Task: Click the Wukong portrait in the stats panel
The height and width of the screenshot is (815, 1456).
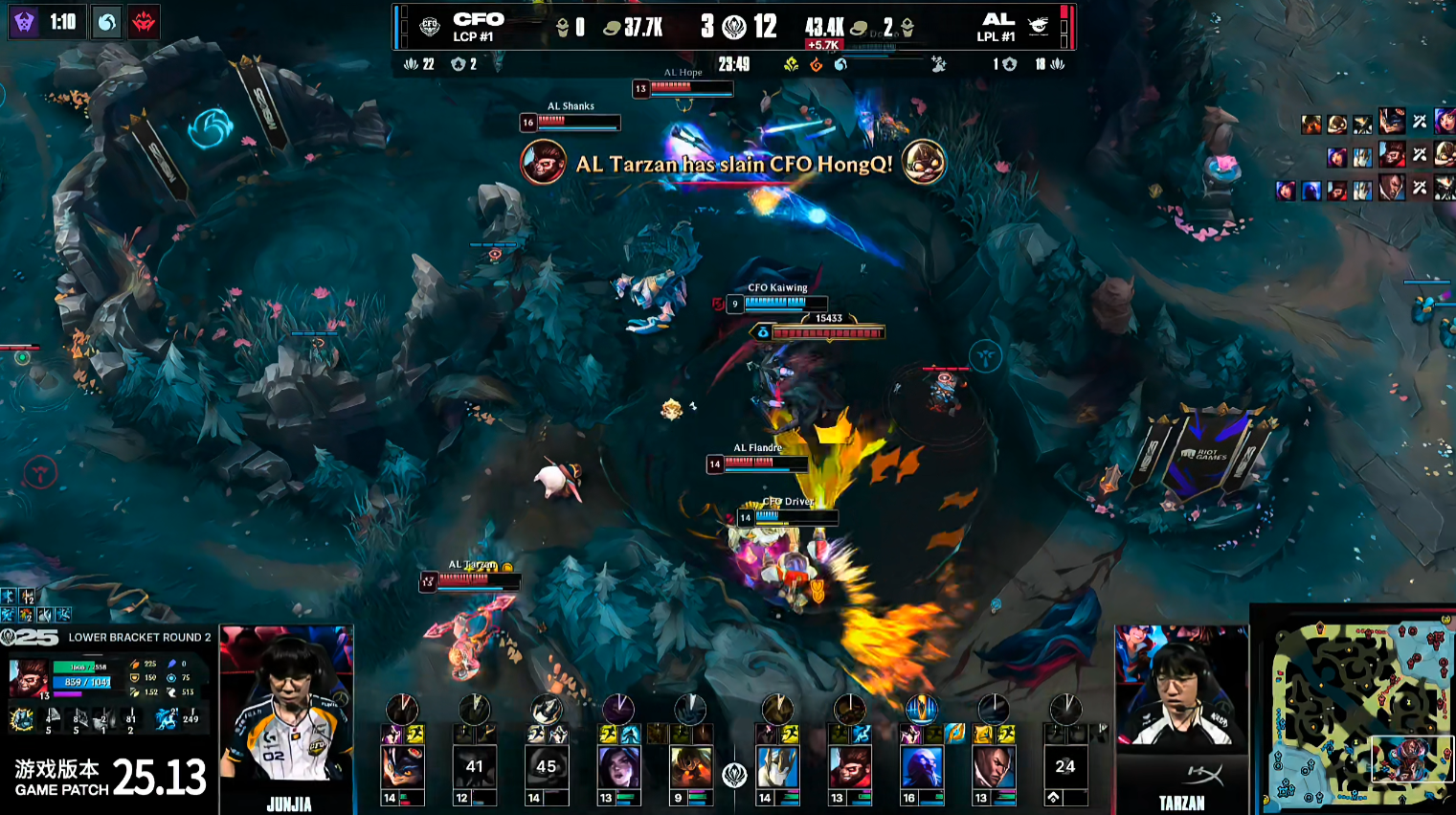Action: [28, 677]
